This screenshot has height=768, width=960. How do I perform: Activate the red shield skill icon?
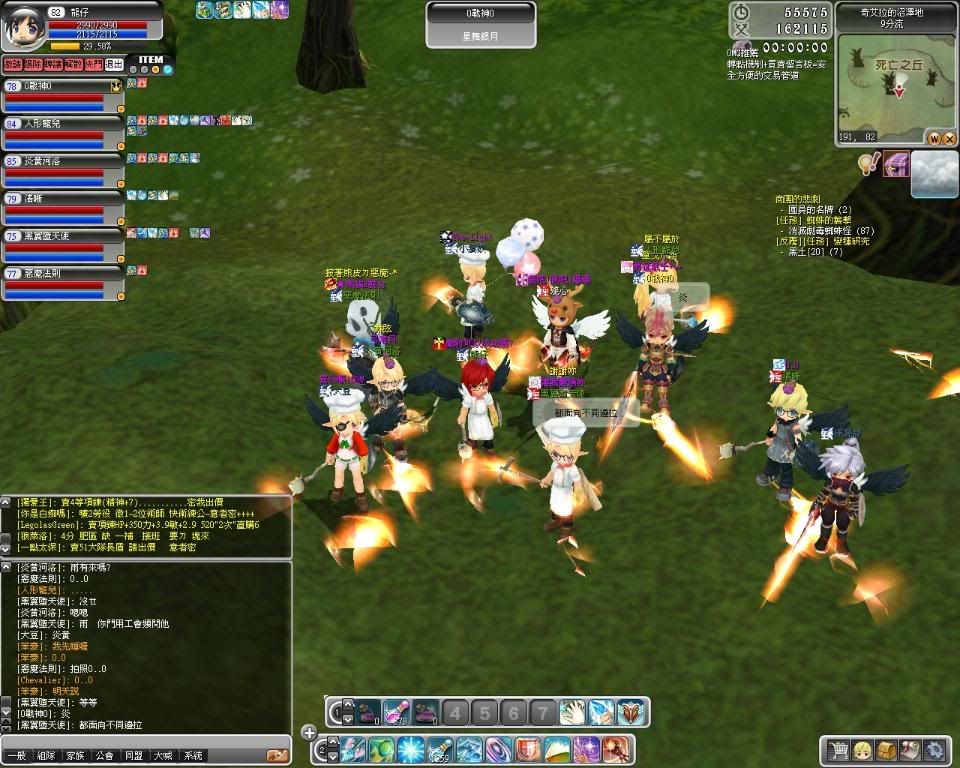tap(527, 749)
